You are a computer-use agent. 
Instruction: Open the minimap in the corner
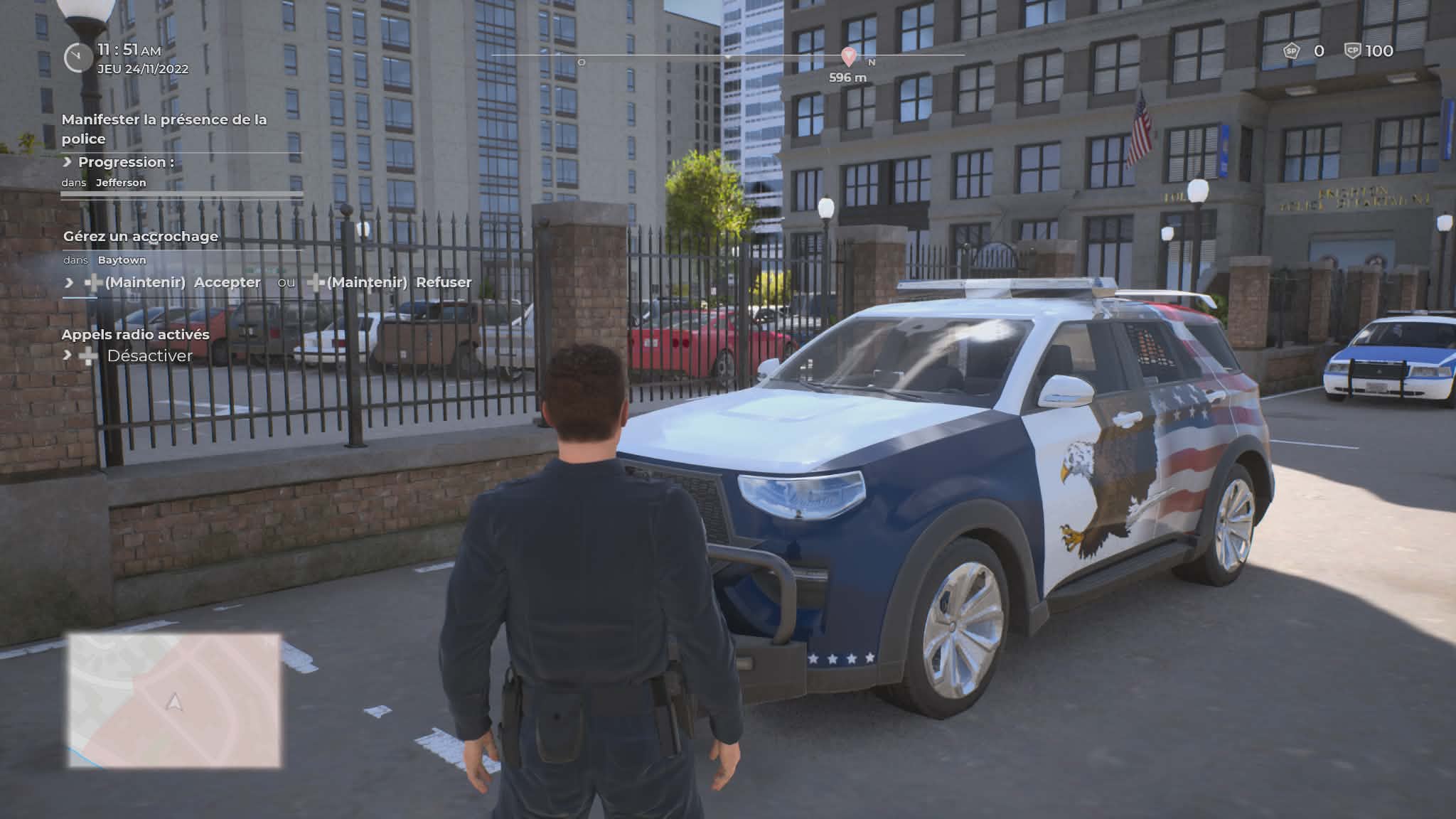[174, 700]
